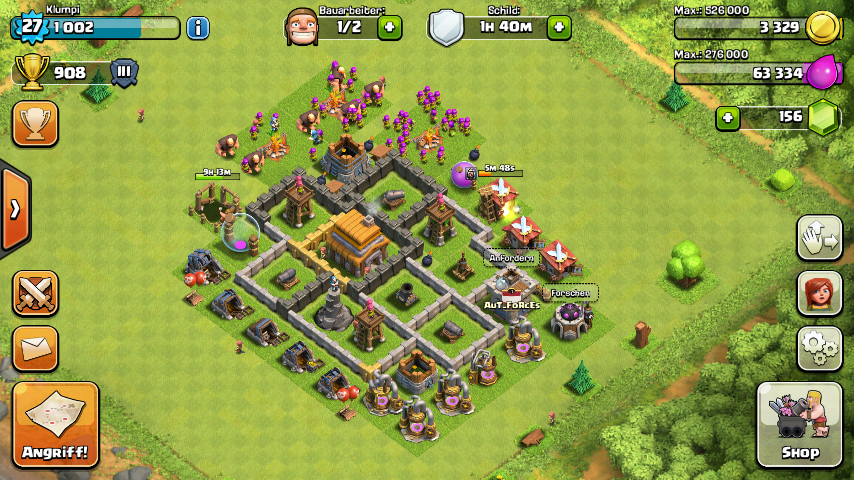
Task: Click the Anfordern request label
Action: (511, 257)
